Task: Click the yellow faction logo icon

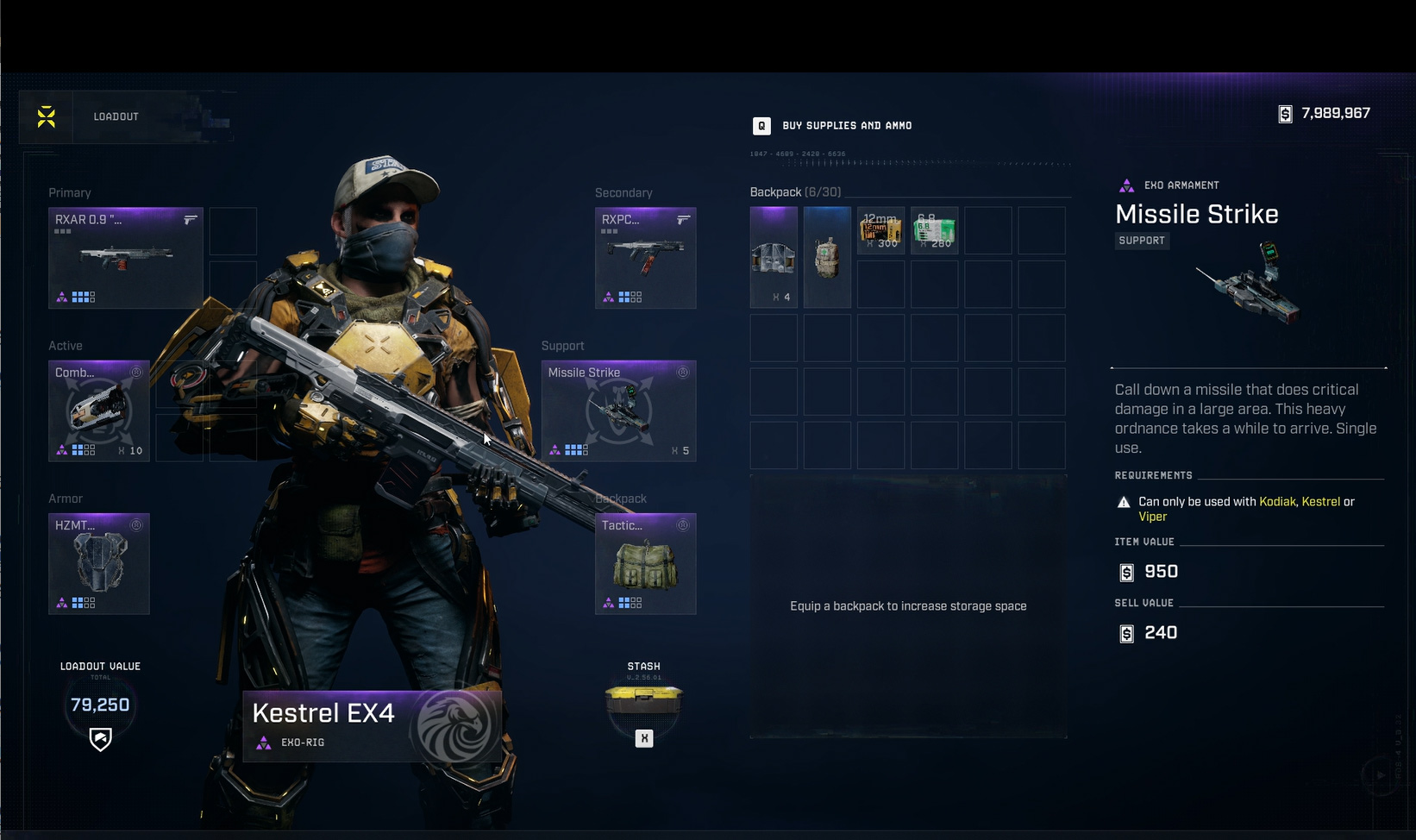Action: [x=47, y=116]
